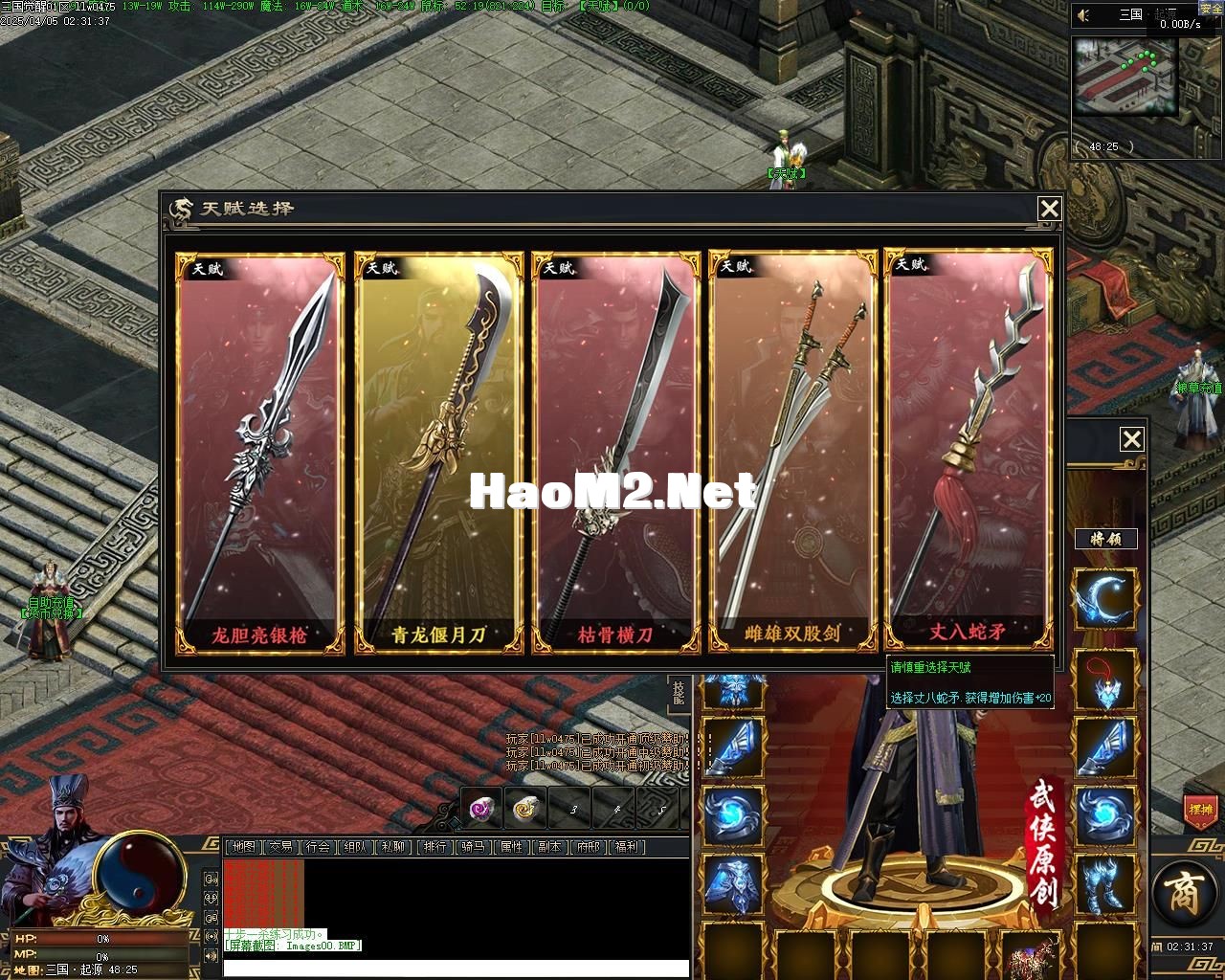This screenshot has width=1225, height=980.
Task: Choose the 雌雄双股剑 talent card
Action: (792, 453)
